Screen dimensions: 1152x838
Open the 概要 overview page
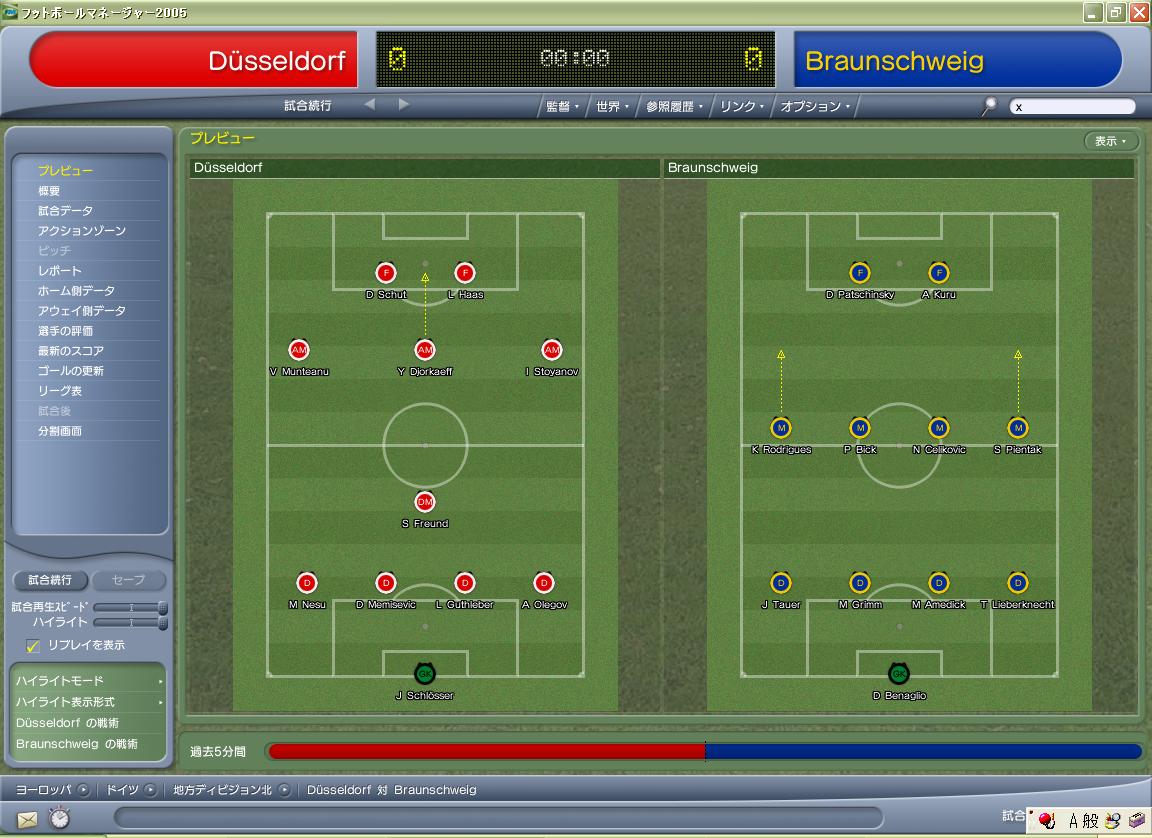click(x=49, y=191)
